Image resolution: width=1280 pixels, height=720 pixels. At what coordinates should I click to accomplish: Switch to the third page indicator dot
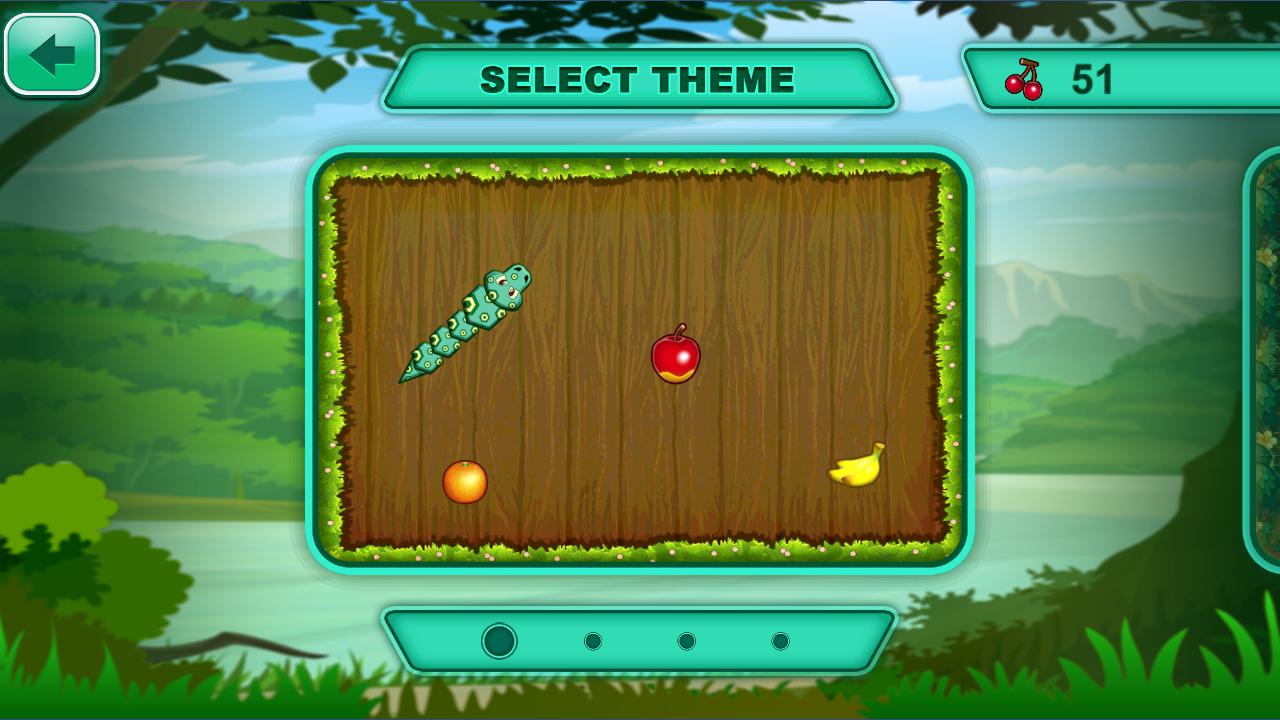pos(686,641)
